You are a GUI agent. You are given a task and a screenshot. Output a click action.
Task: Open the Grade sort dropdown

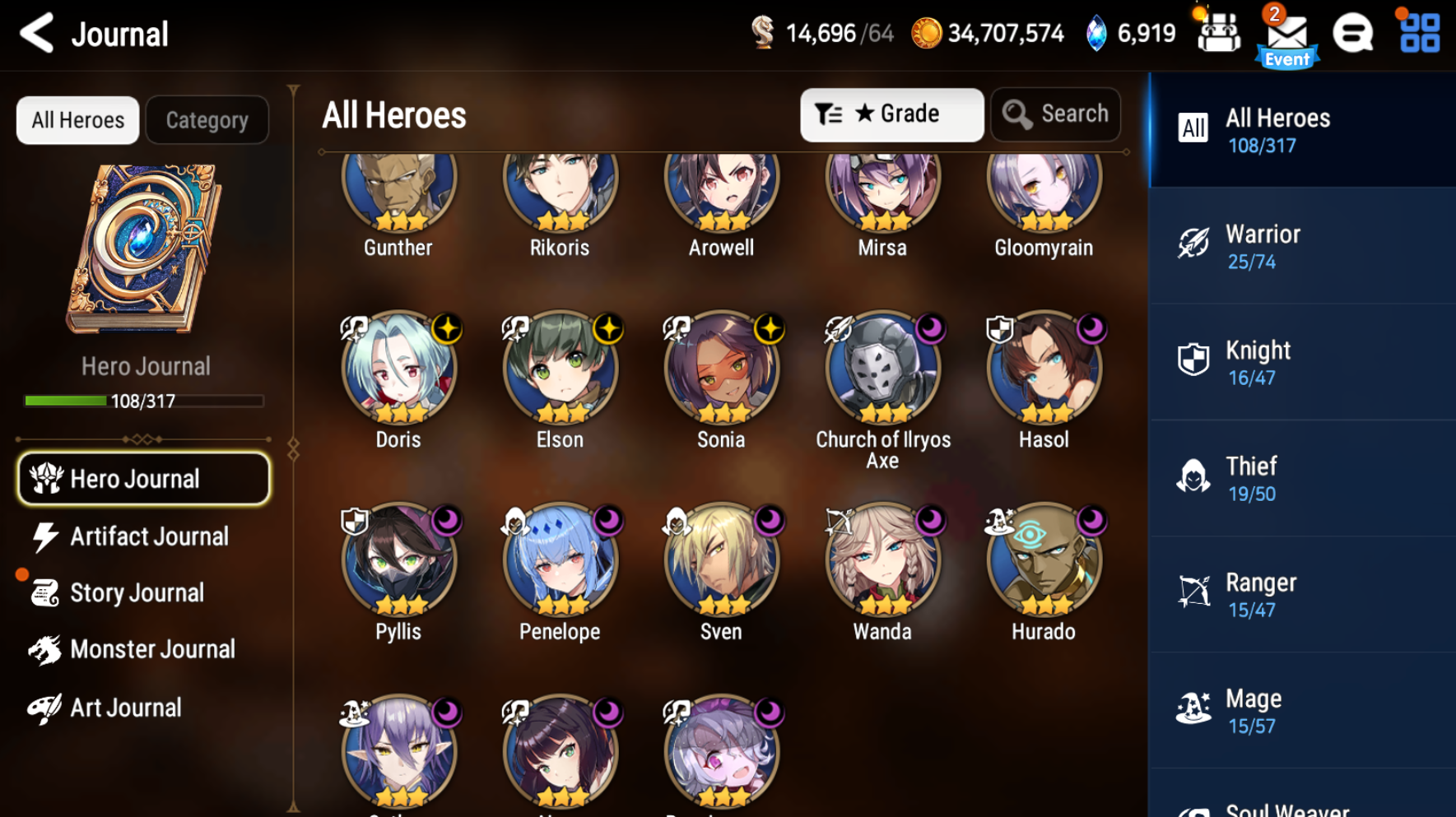(x=891, y=114)
